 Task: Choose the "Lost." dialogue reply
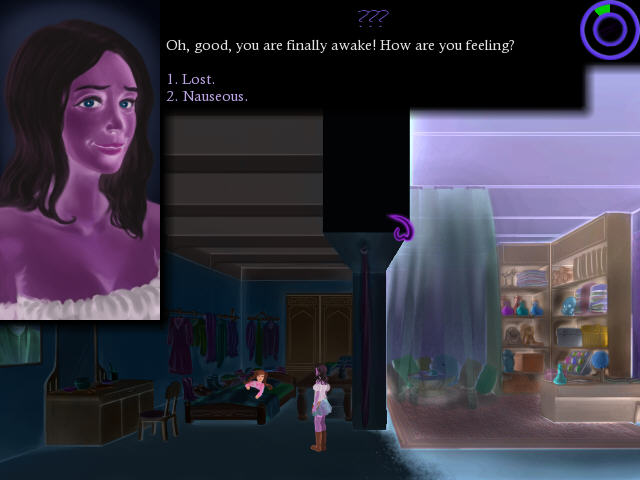point(191,79)
